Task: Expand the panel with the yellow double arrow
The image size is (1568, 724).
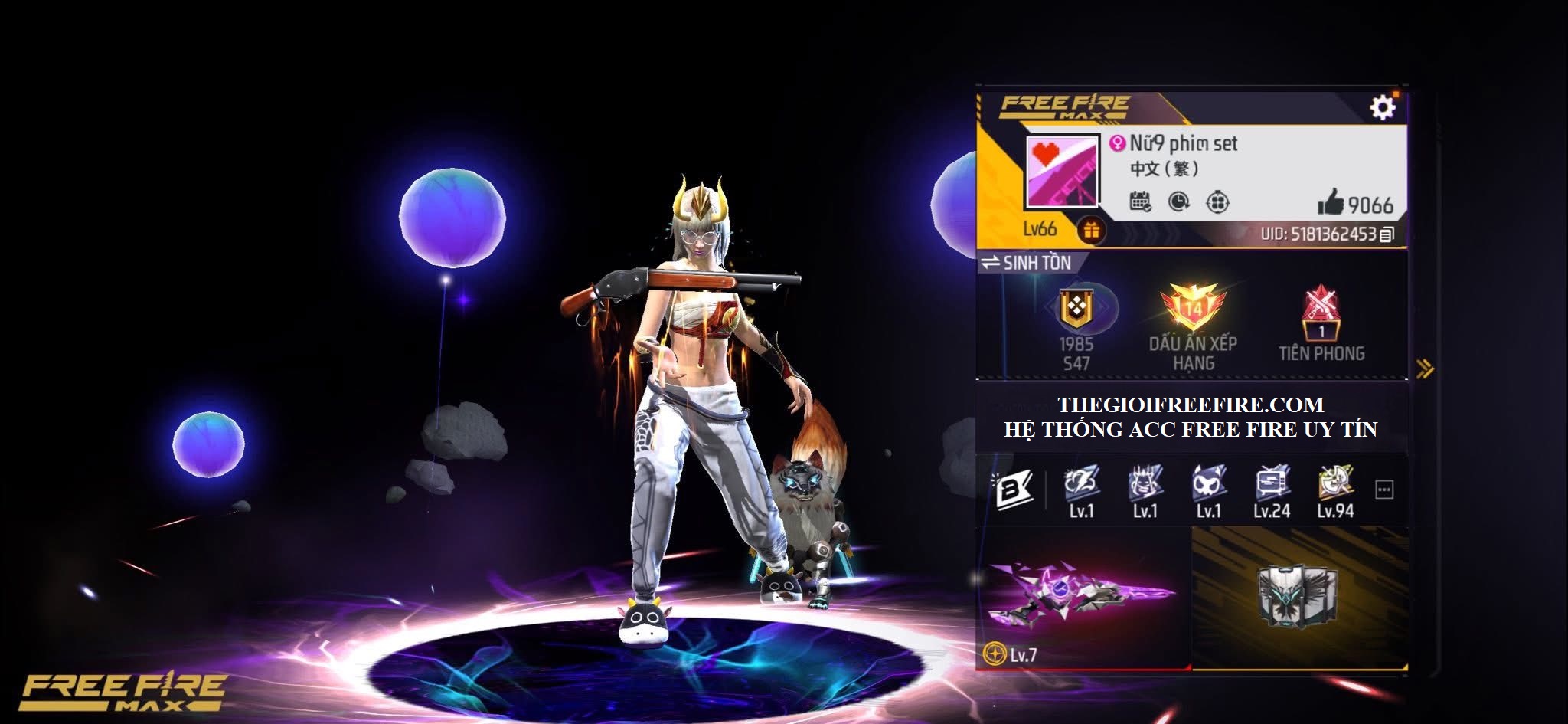Action: [1424, 369]
